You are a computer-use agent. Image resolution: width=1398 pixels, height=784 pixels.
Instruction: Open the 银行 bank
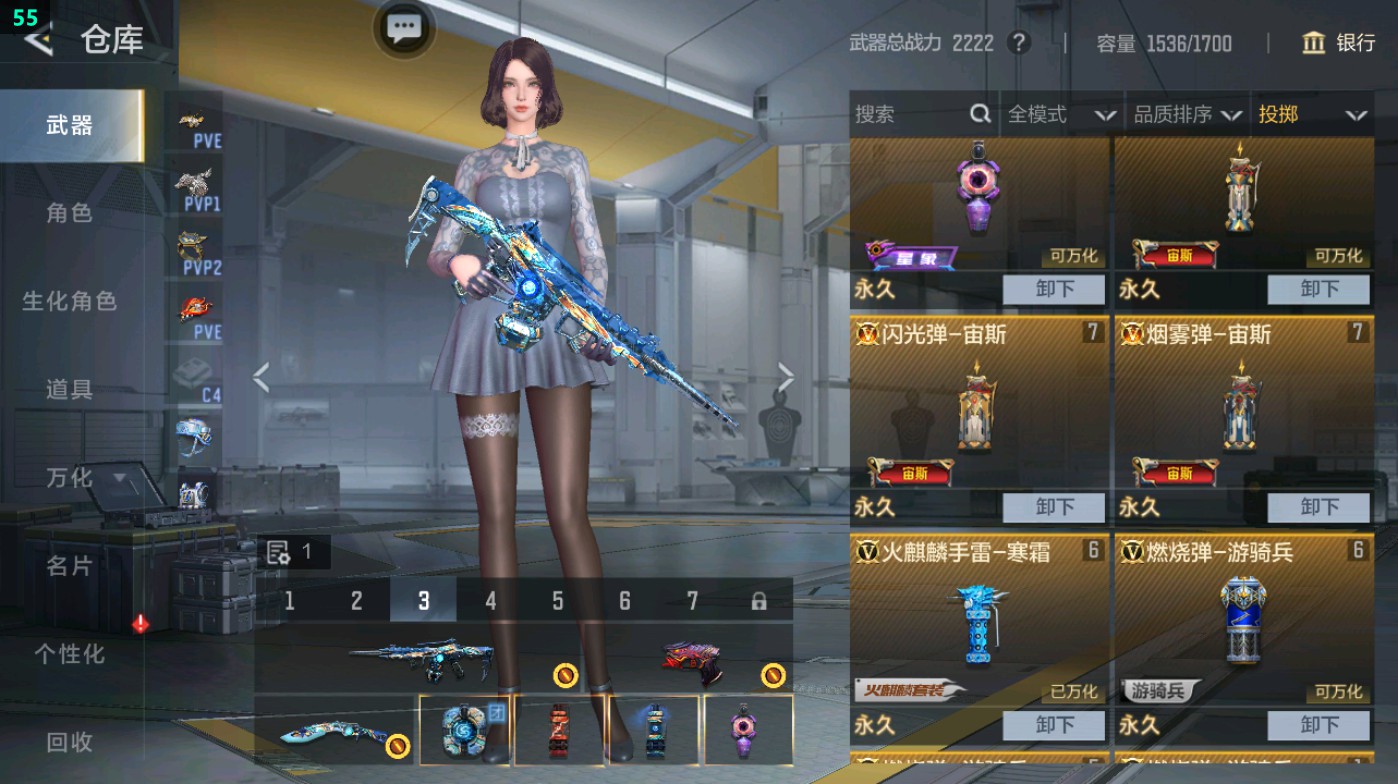pos(1339,43)
